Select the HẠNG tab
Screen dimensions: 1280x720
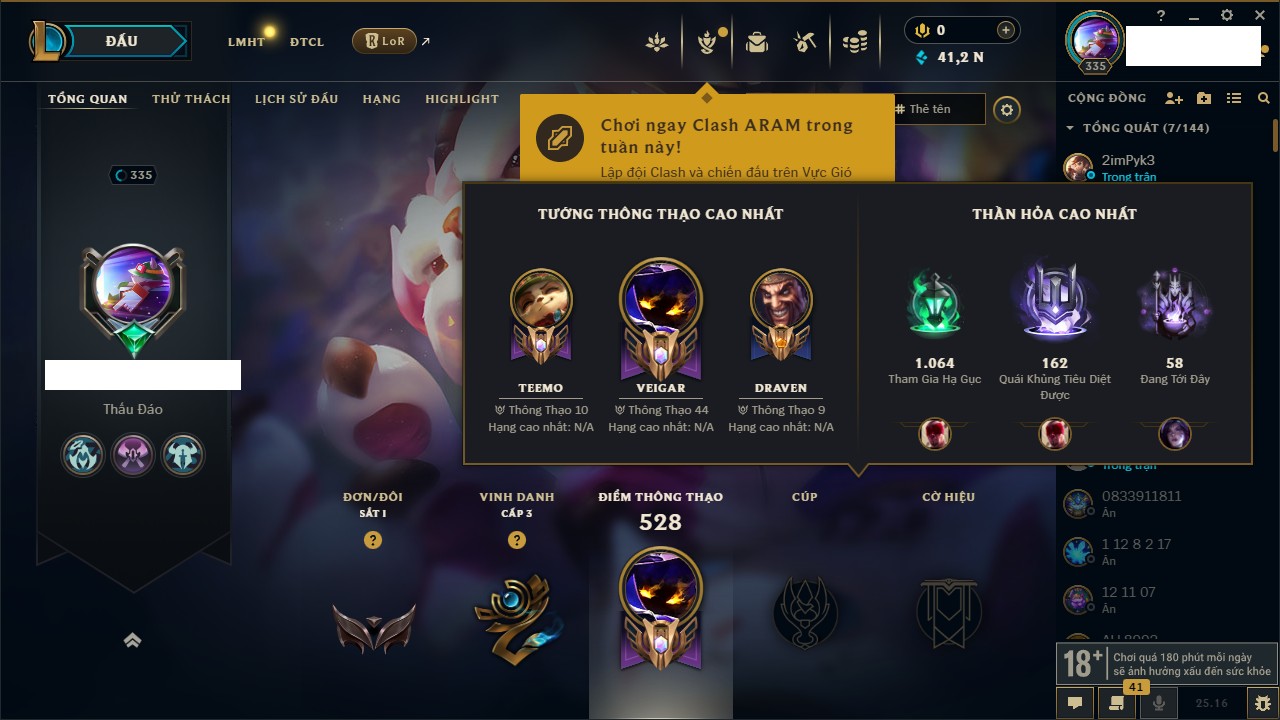pyautogui.click(x=381, y=99)
